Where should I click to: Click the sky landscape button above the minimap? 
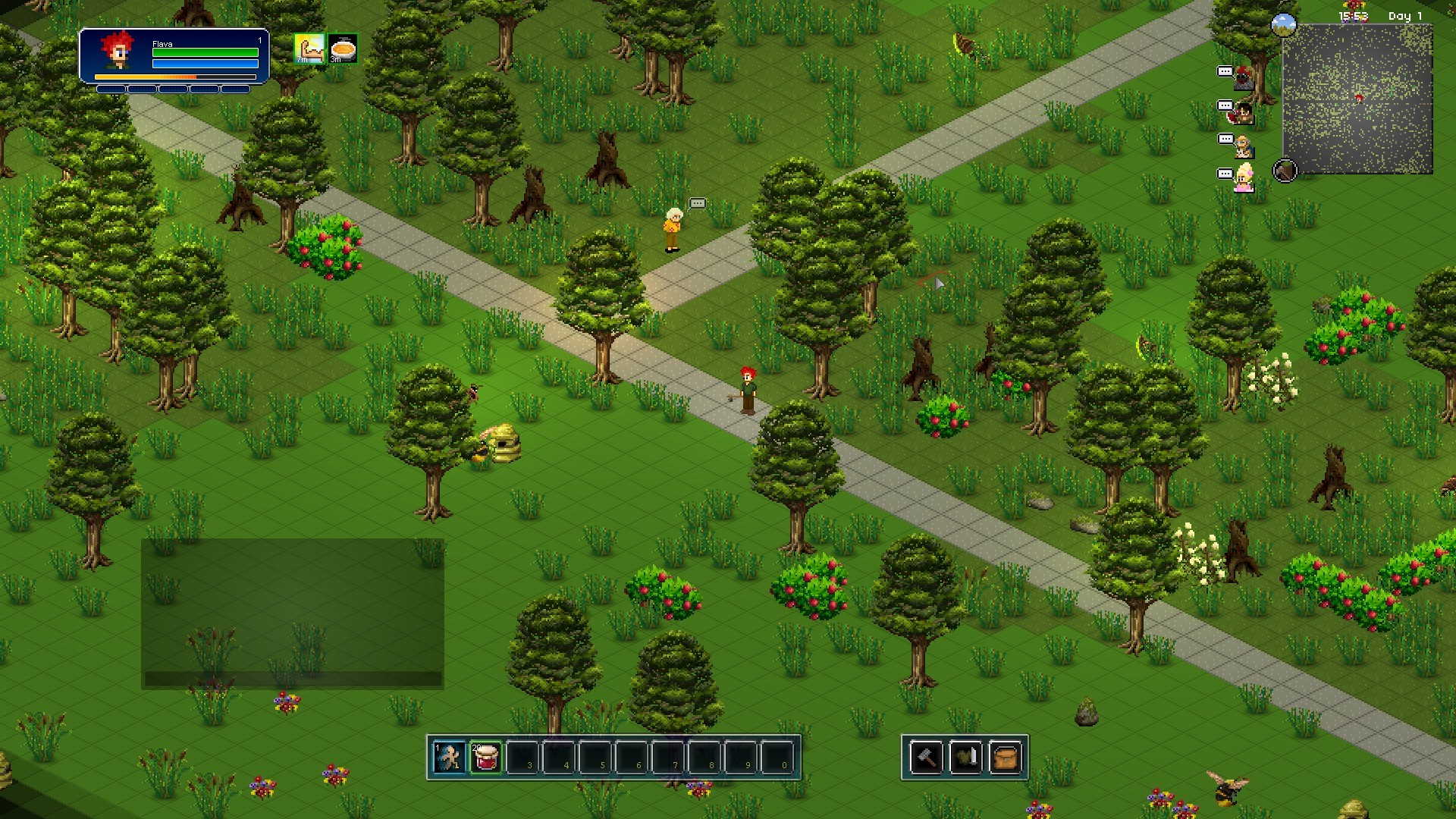pos(1284,25)
